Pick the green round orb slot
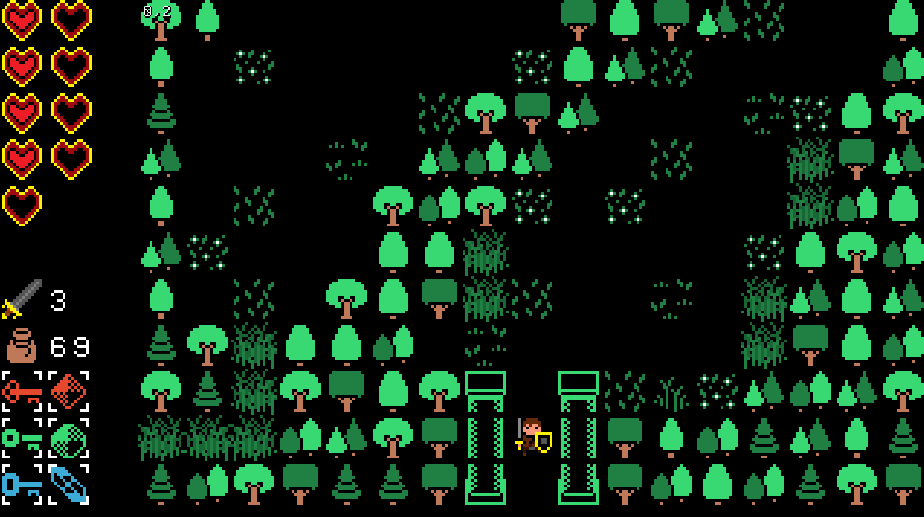This screenshot has height=517, width=924. (69, 438)
